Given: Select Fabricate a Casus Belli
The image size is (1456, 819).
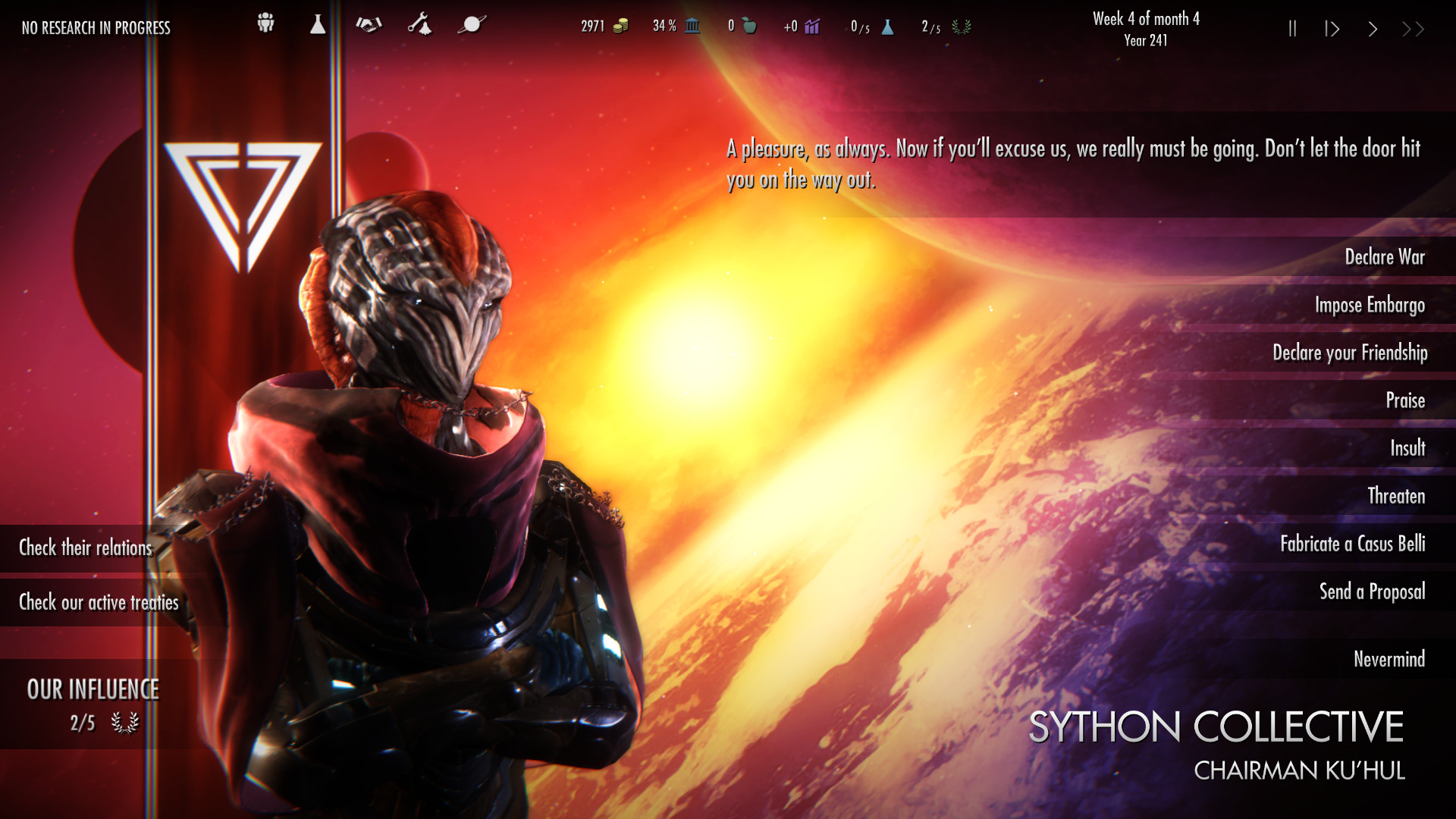Looking at the screenshot, I should pos(1353,544).
